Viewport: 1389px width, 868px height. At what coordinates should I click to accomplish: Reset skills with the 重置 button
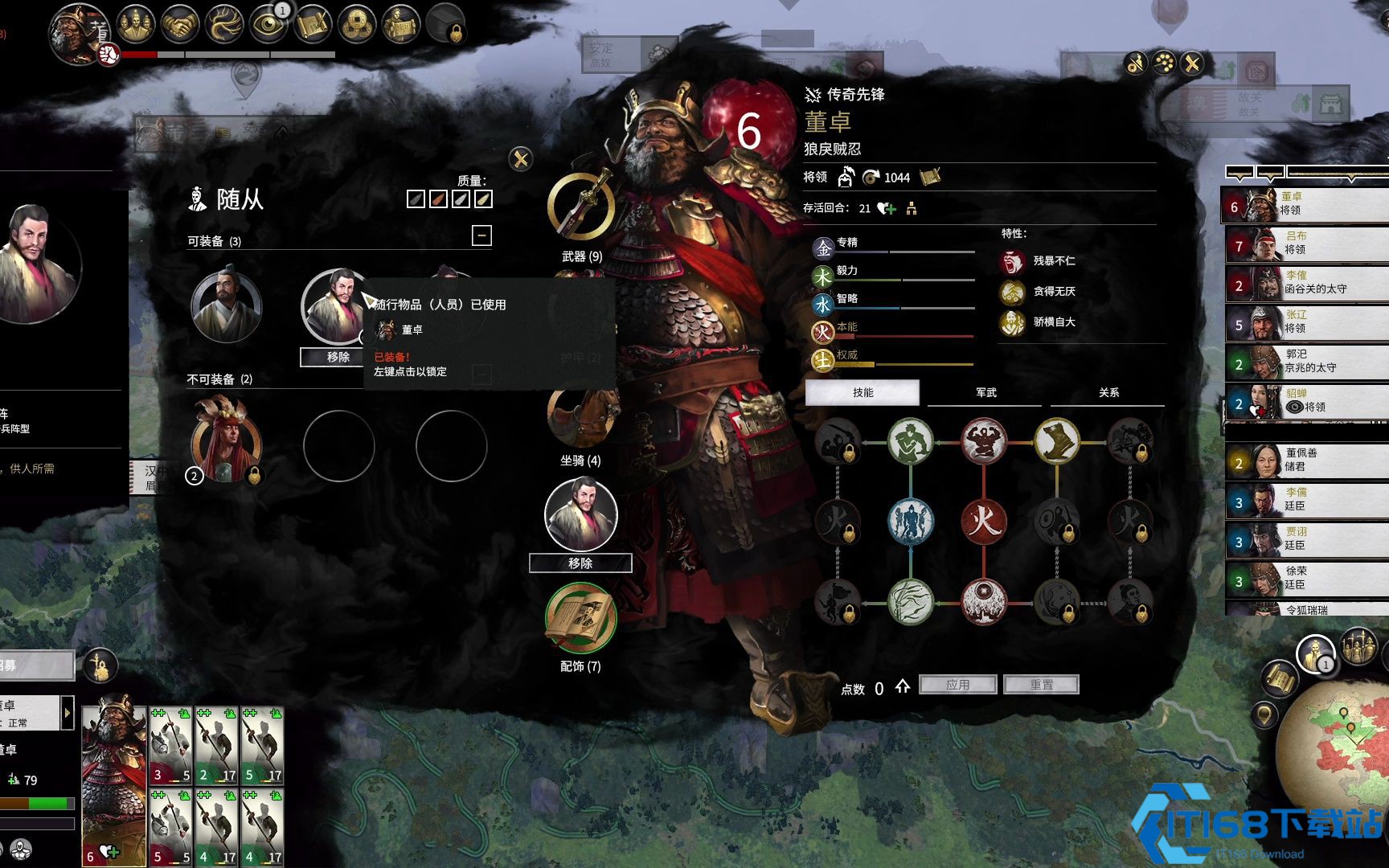[x=1041, y=685]
